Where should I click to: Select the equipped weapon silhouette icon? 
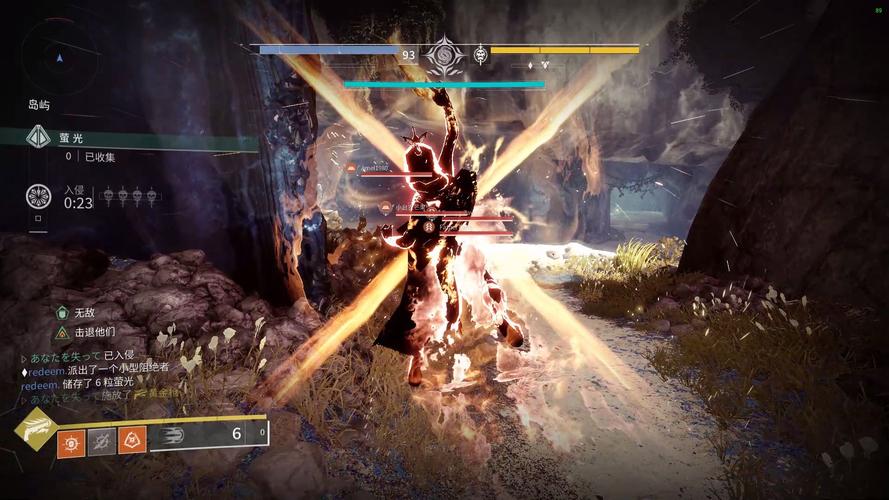(x=172, y=435)
